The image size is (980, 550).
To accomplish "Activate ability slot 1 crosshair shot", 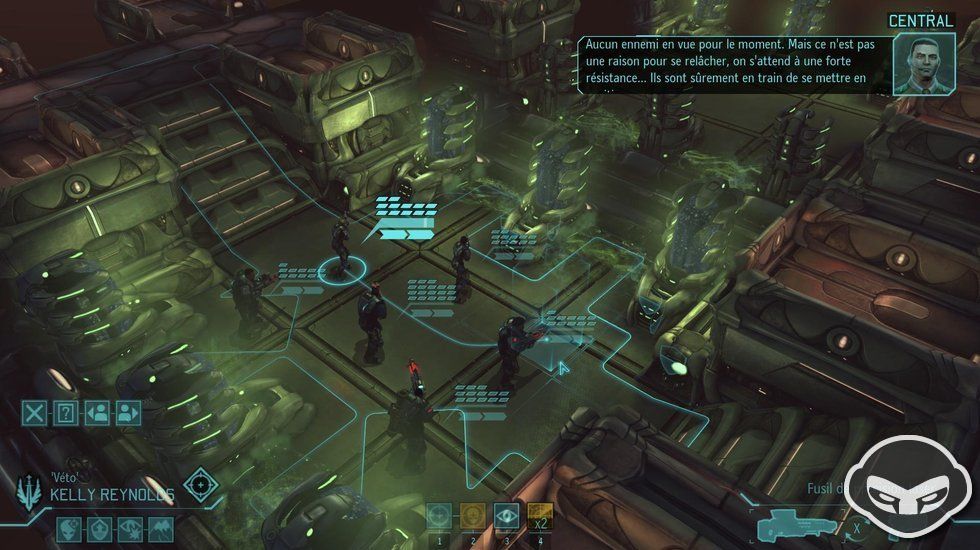I will pyautogui.click(x=438, y=516).
